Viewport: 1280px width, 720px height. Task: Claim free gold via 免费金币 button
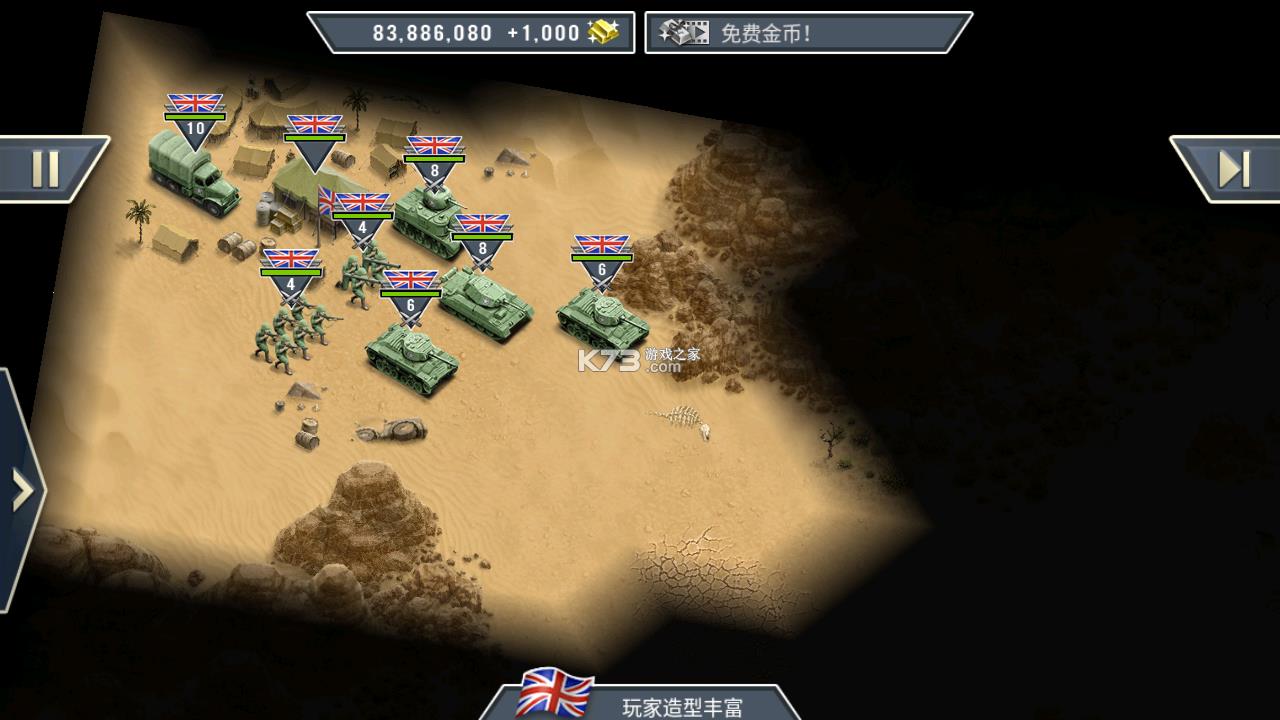806,33
